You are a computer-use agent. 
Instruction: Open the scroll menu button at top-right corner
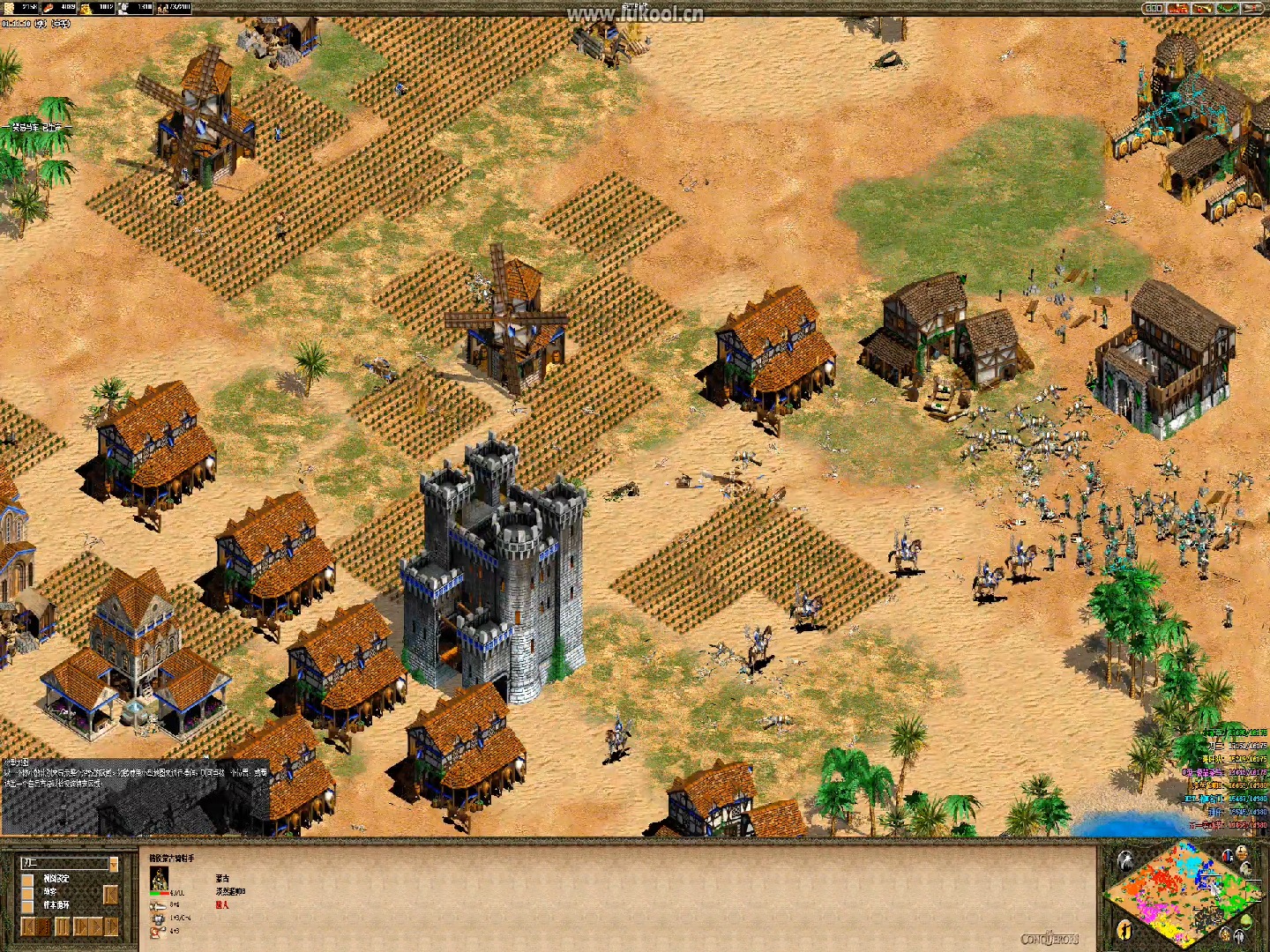pos(1252,8)
